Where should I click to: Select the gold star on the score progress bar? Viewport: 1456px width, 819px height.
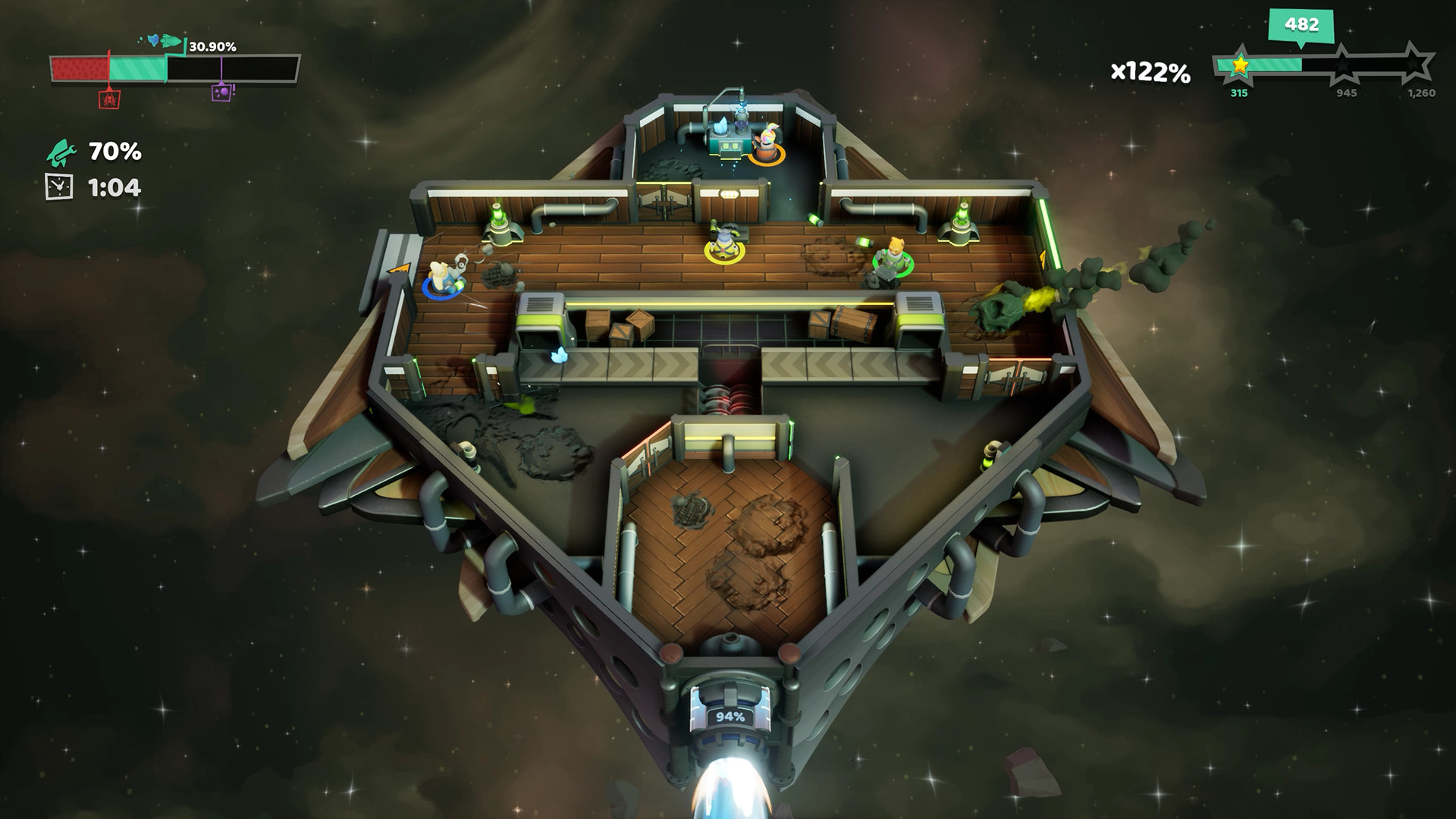[1240, 66]
